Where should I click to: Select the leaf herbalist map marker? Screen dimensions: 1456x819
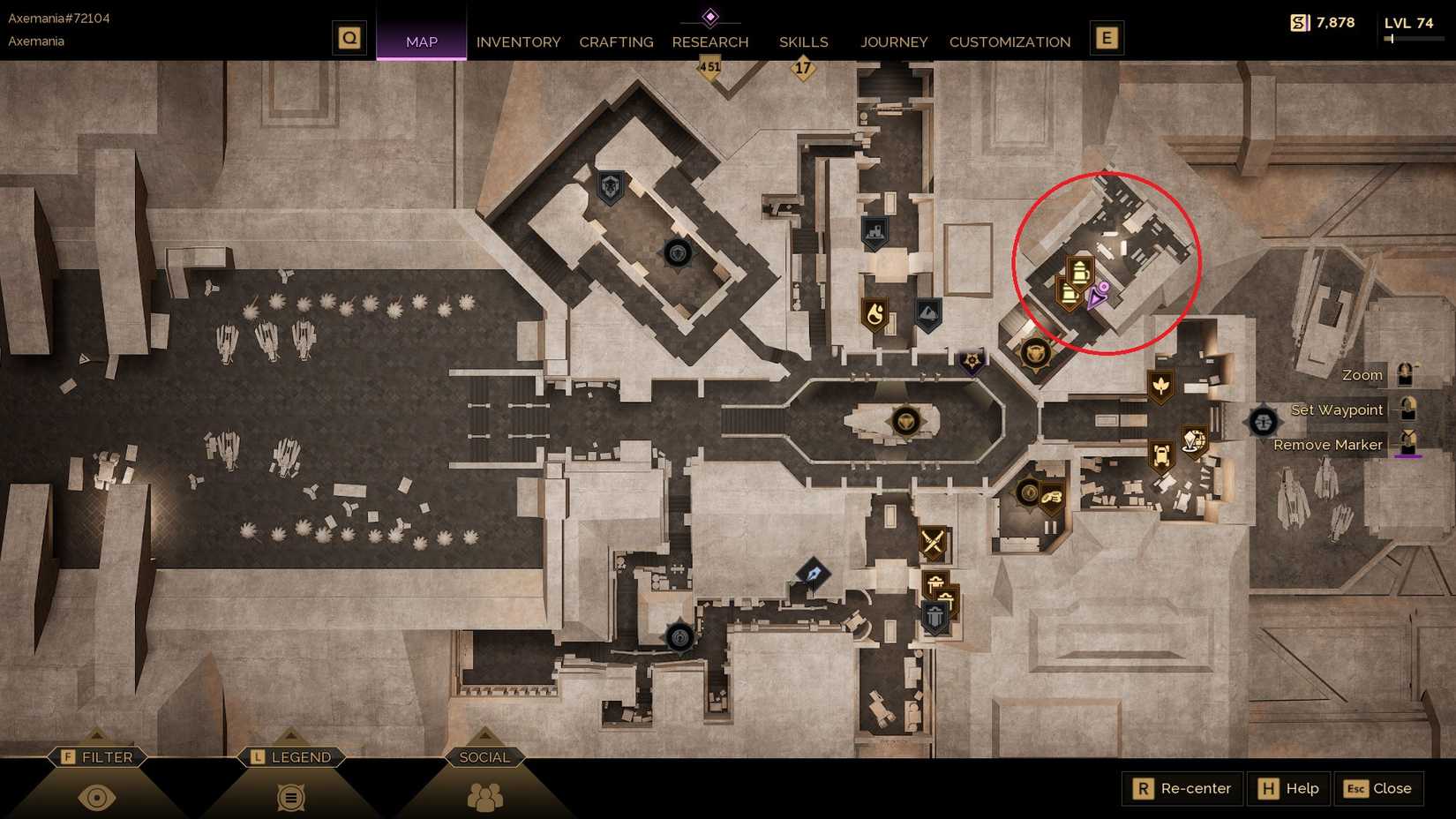click(x=1163, y=385)
